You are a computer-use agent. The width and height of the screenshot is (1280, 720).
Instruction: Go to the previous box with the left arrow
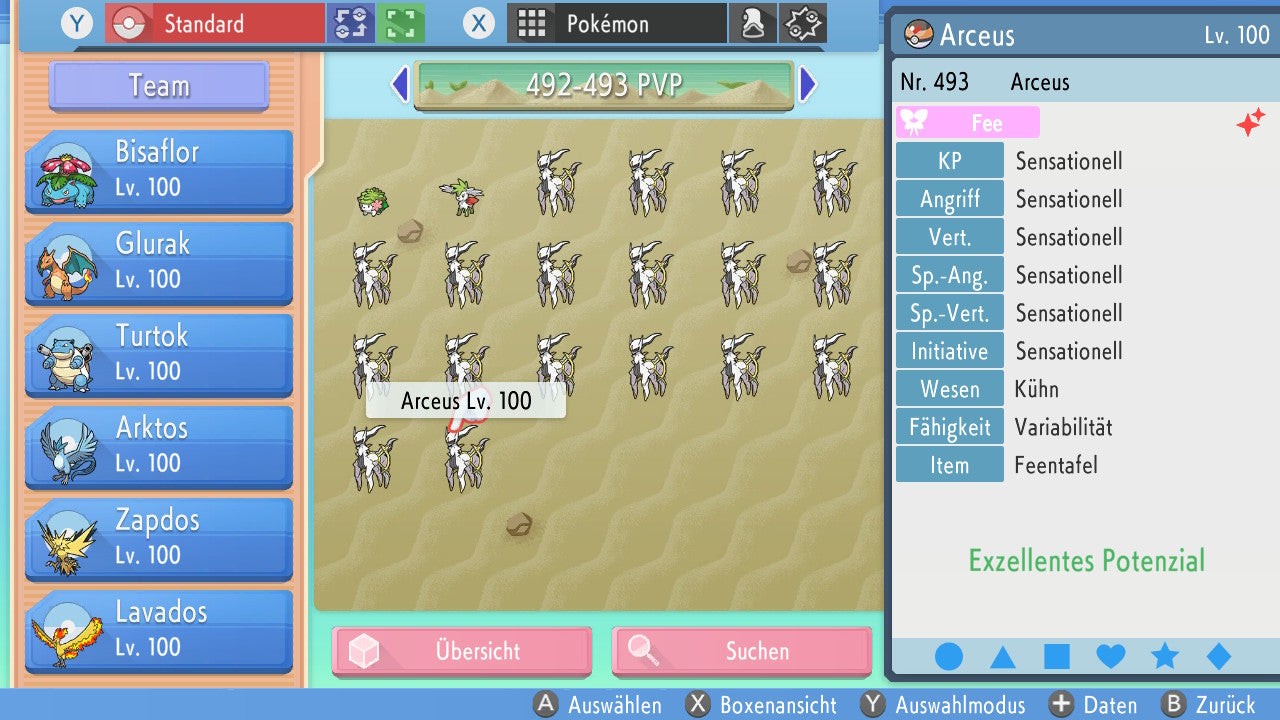(x=399, y=85)
